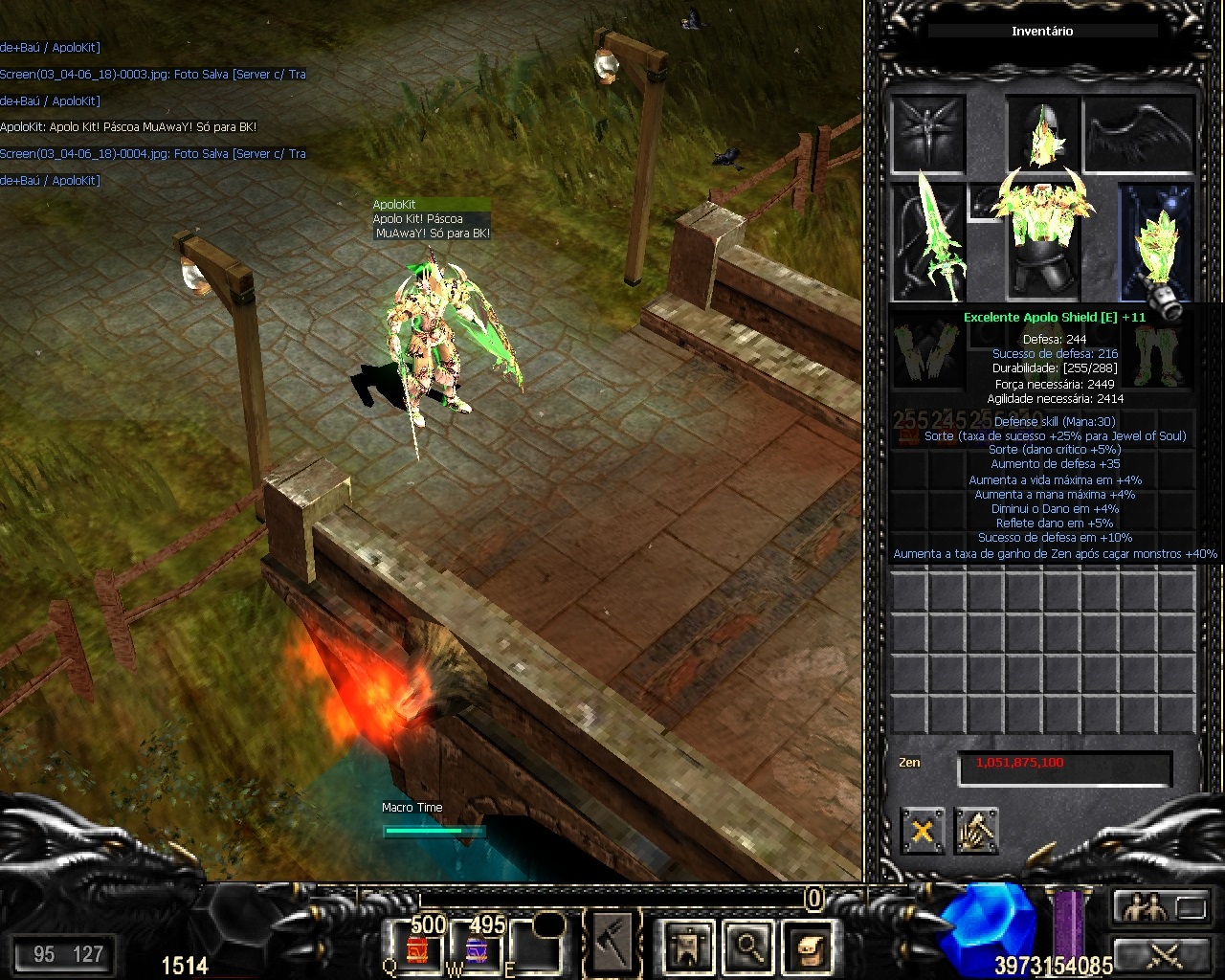Select the equipped Apolo Shield slot
The height and width of the screenshot is (980, 1225).
pyautogui.click(x=1157, y=239)
